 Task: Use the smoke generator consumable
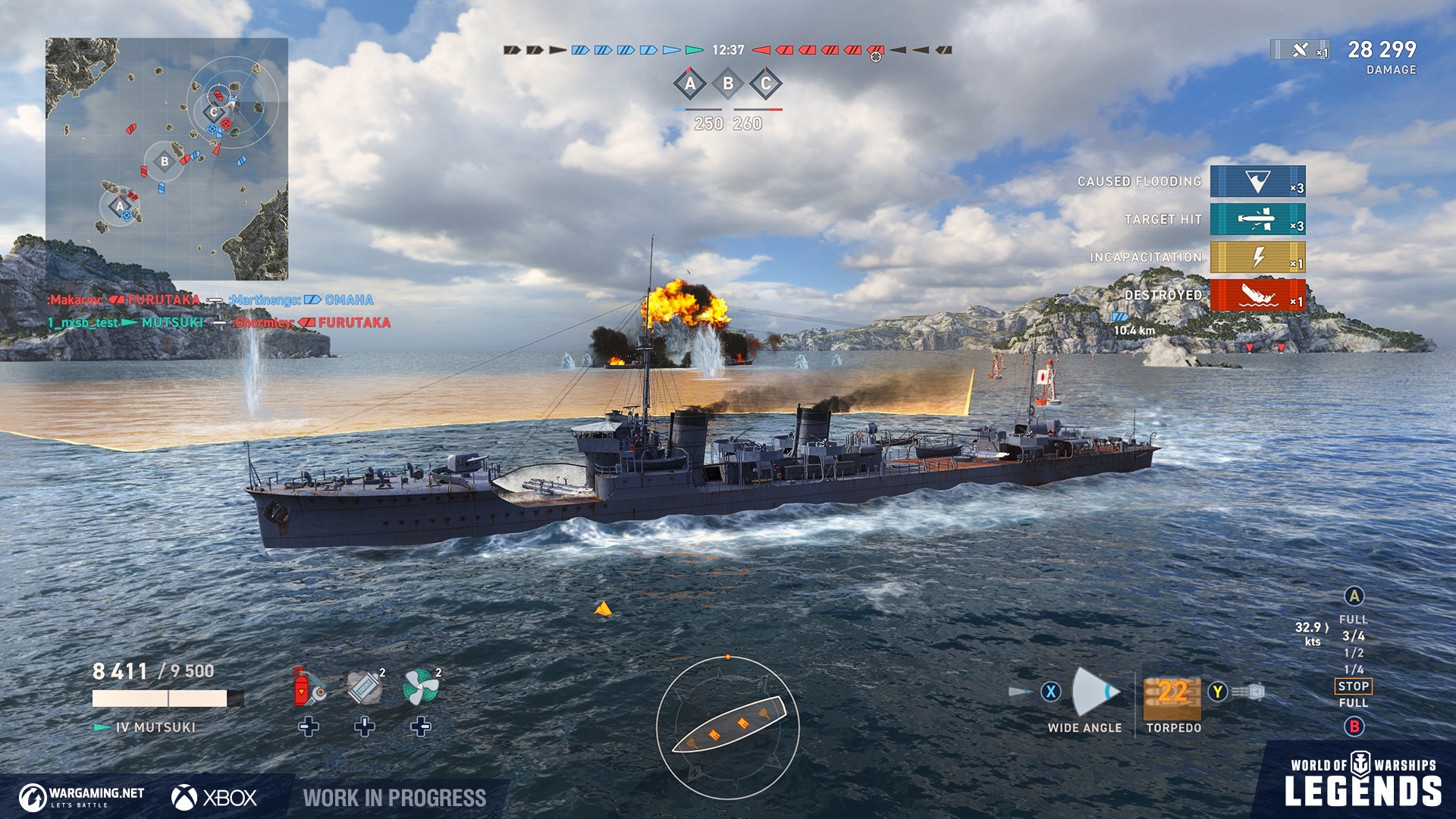(x=365, y=687)
